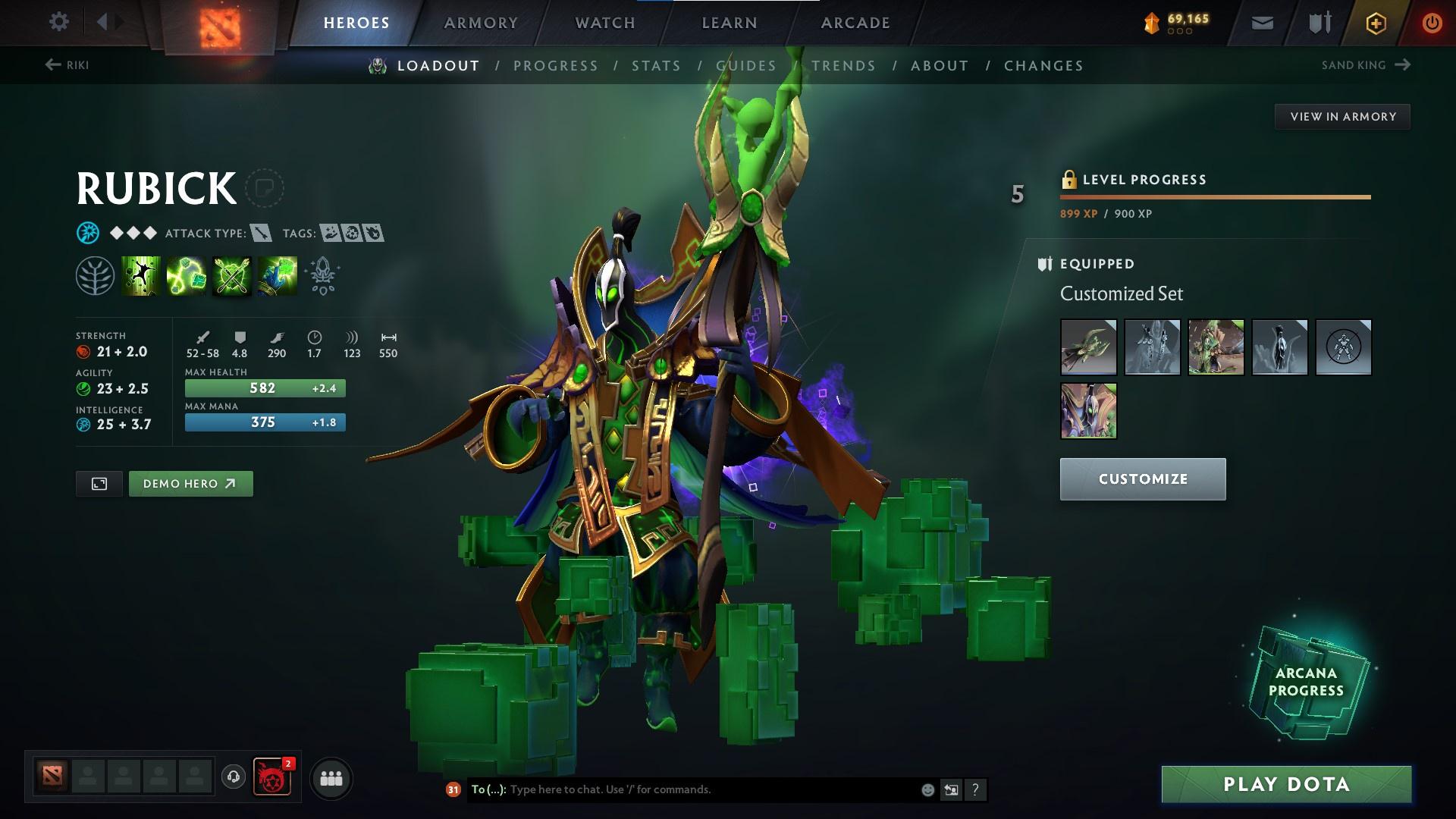
Task: Toggle the hero portrait preview button beside Demo Hero
Action: tap(99, 483)
